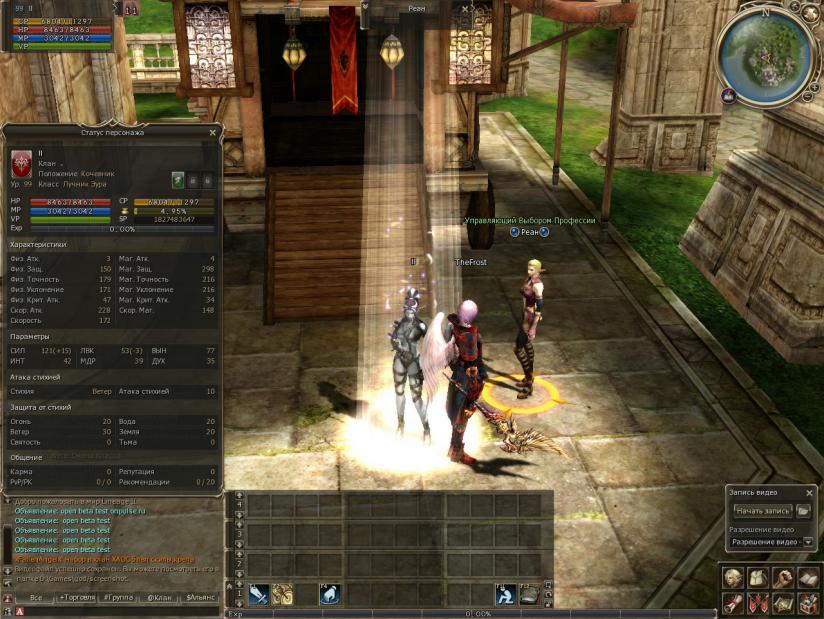Open the recordings folder button

pyautogui.click(x=803, y=511)
